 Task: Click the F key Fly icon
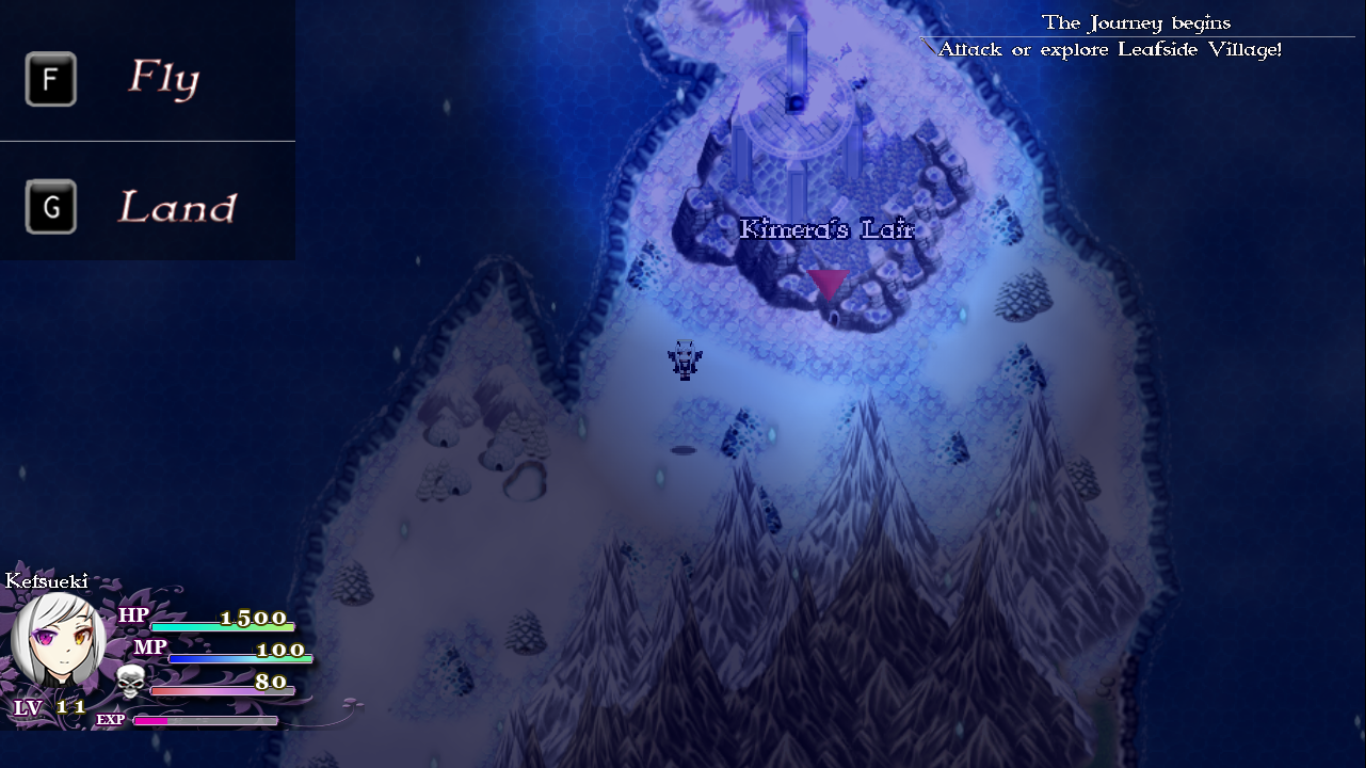(49, 78)
